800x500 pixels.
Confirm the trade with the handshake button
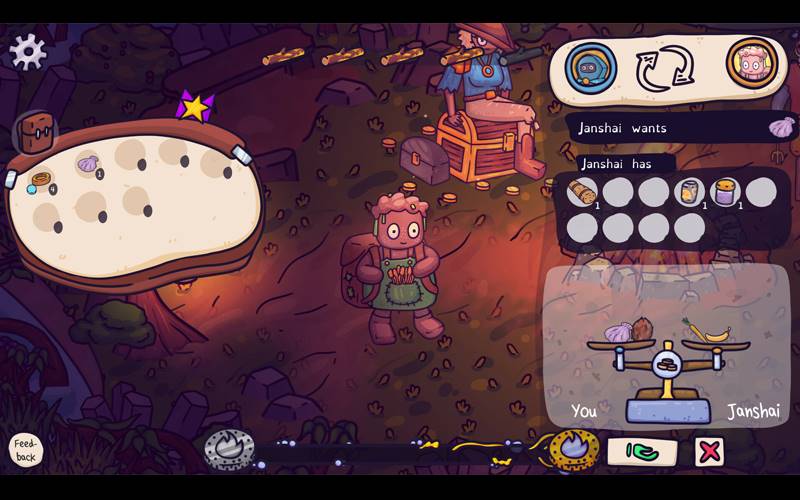(642, 452)
